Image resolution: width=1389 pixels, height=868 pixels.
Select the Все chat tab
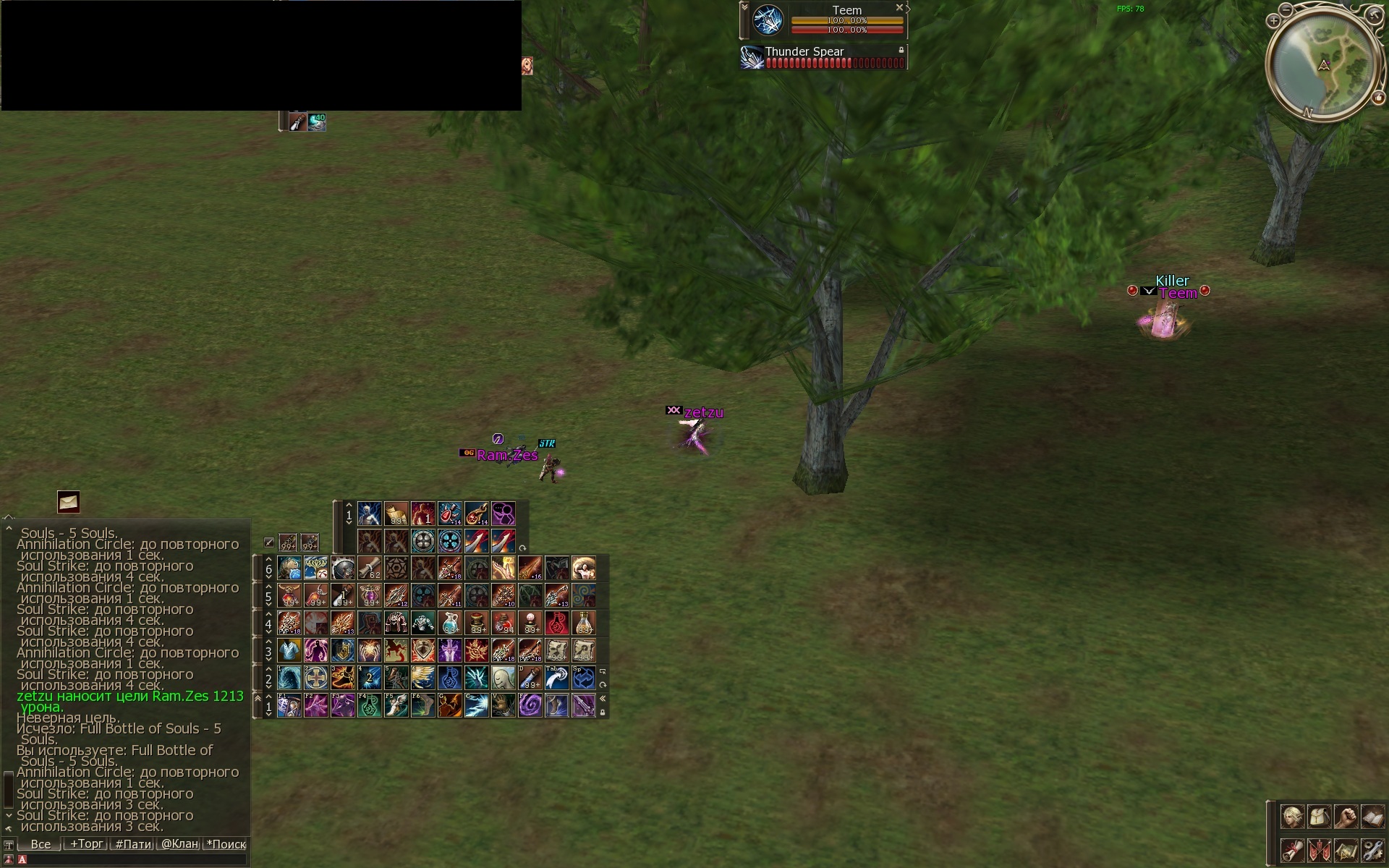41,844
